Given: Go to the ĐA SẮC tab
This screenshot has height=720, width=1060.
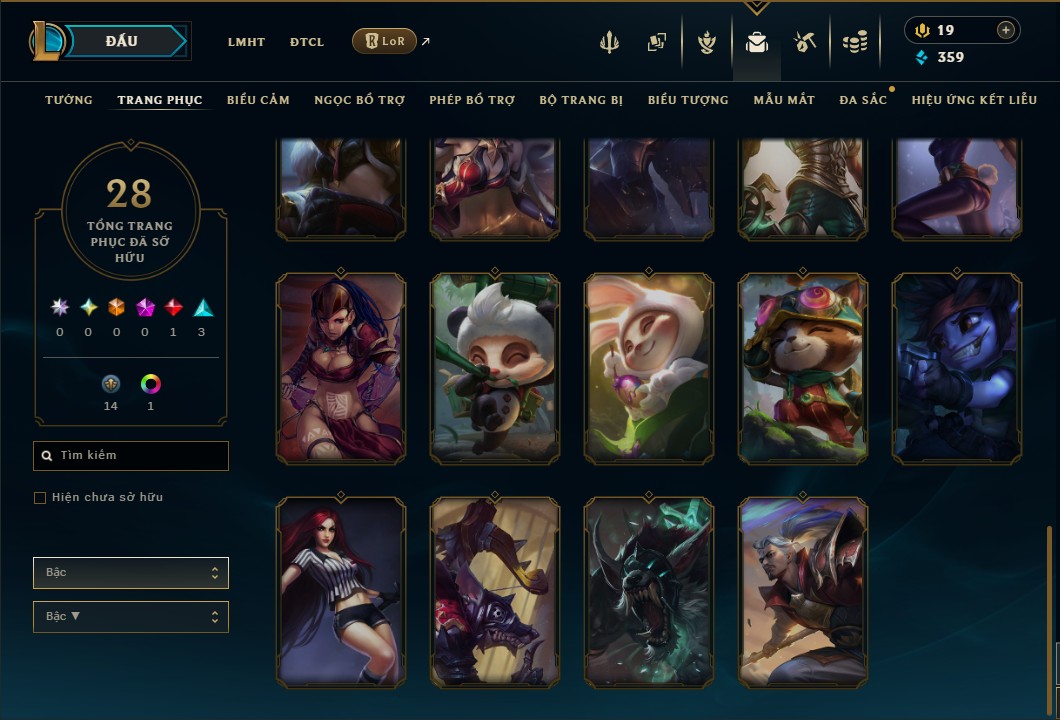Looking at the screenshot, I should (x=863, y=100).
